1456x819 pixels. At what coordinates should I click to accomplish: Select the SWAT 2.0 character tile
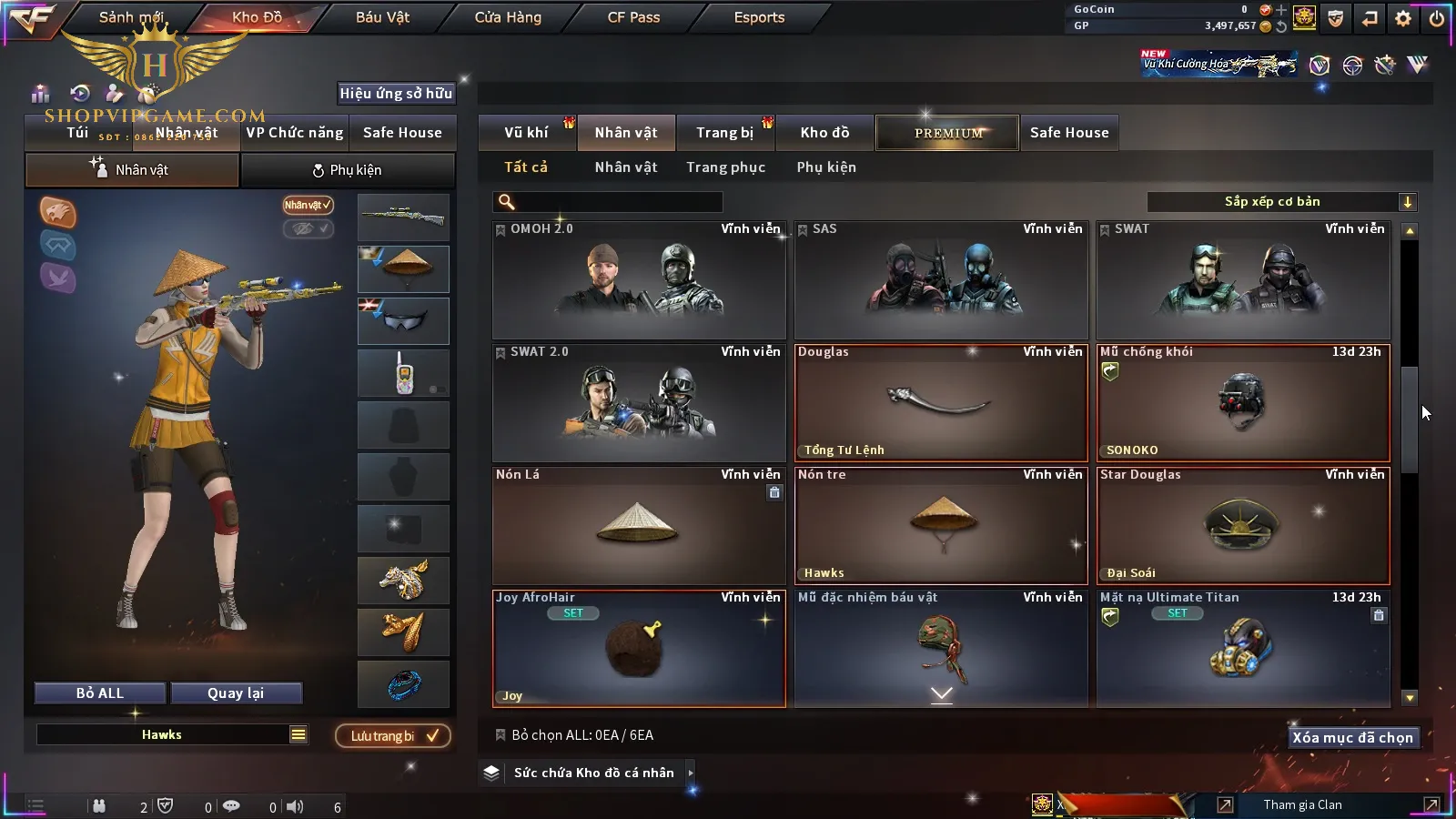coord(639,402)
